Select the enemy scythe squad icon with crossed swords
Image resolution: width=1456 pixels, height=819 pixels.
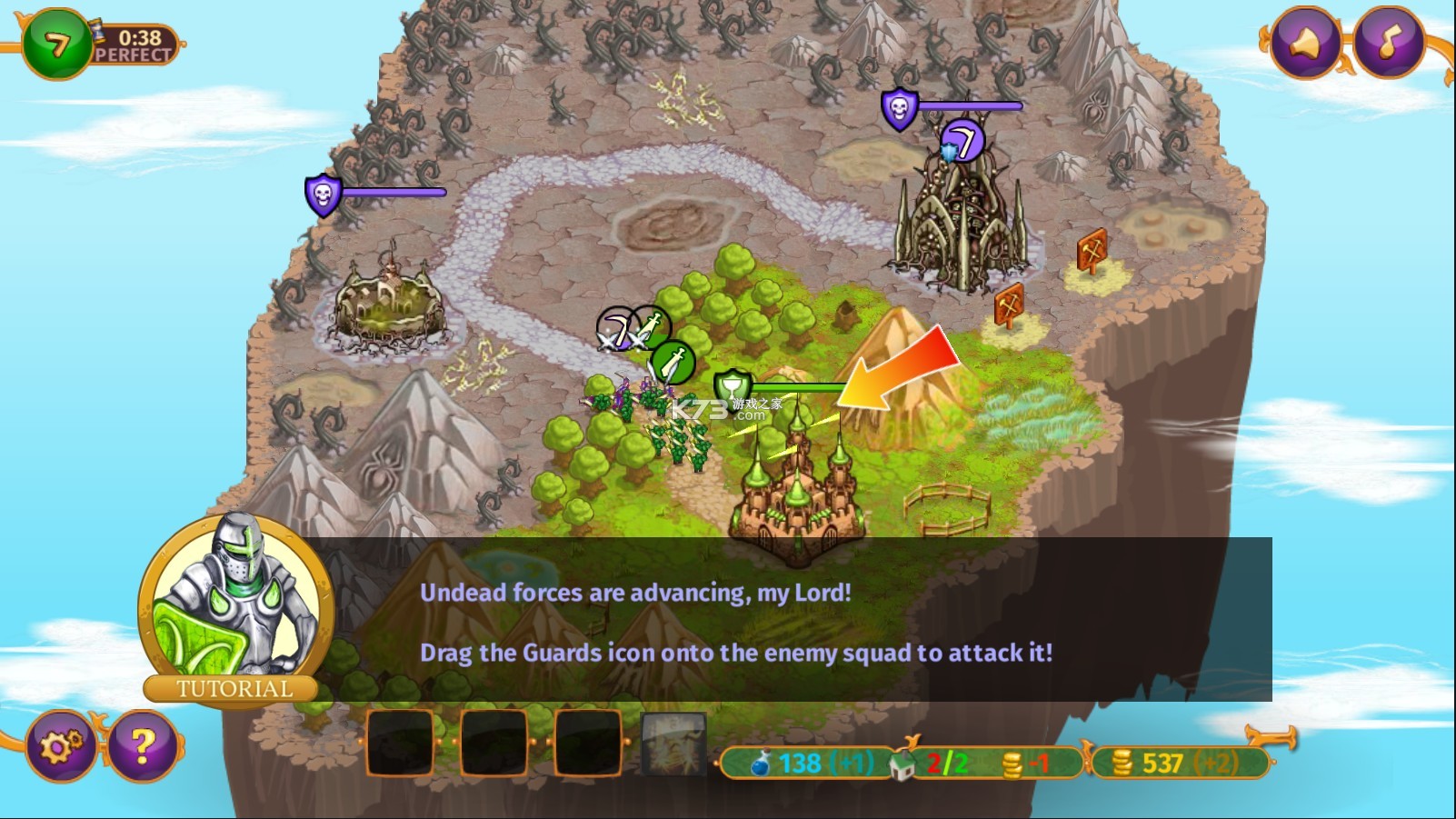[x=617, y=329]
